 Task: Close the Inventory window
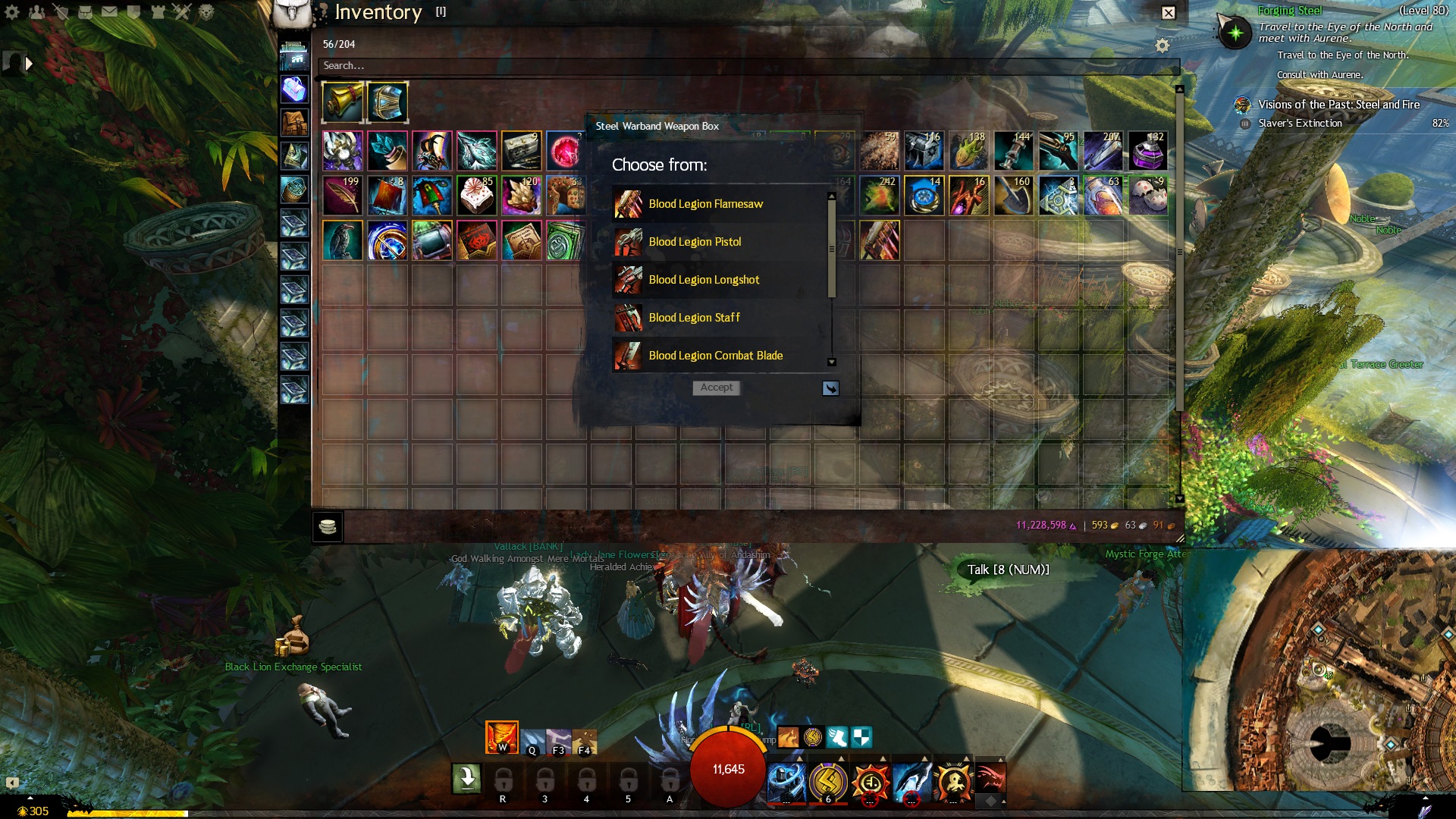1169,13
